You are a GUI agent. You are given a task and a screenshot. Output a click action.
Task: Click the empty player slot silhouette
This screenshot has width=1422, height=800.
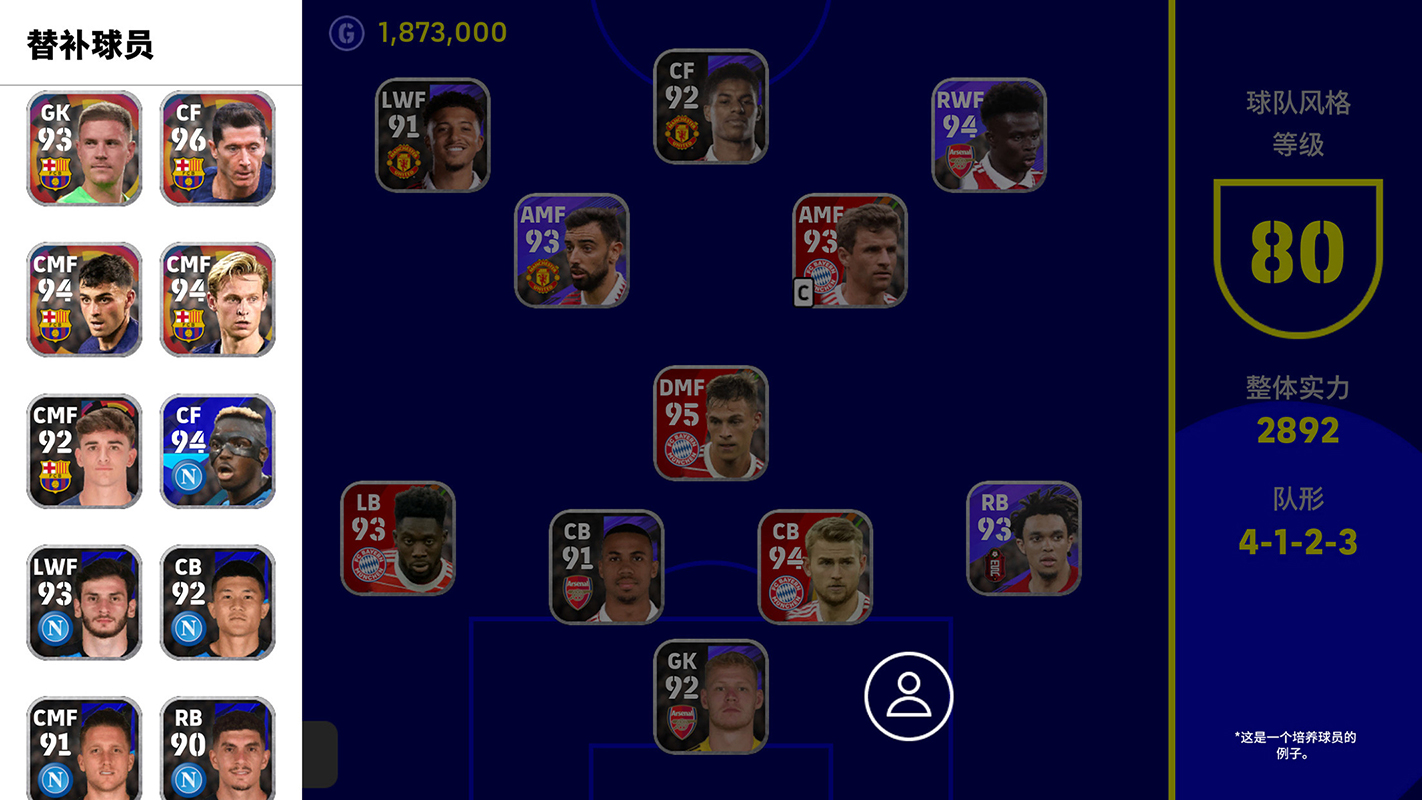909,695
